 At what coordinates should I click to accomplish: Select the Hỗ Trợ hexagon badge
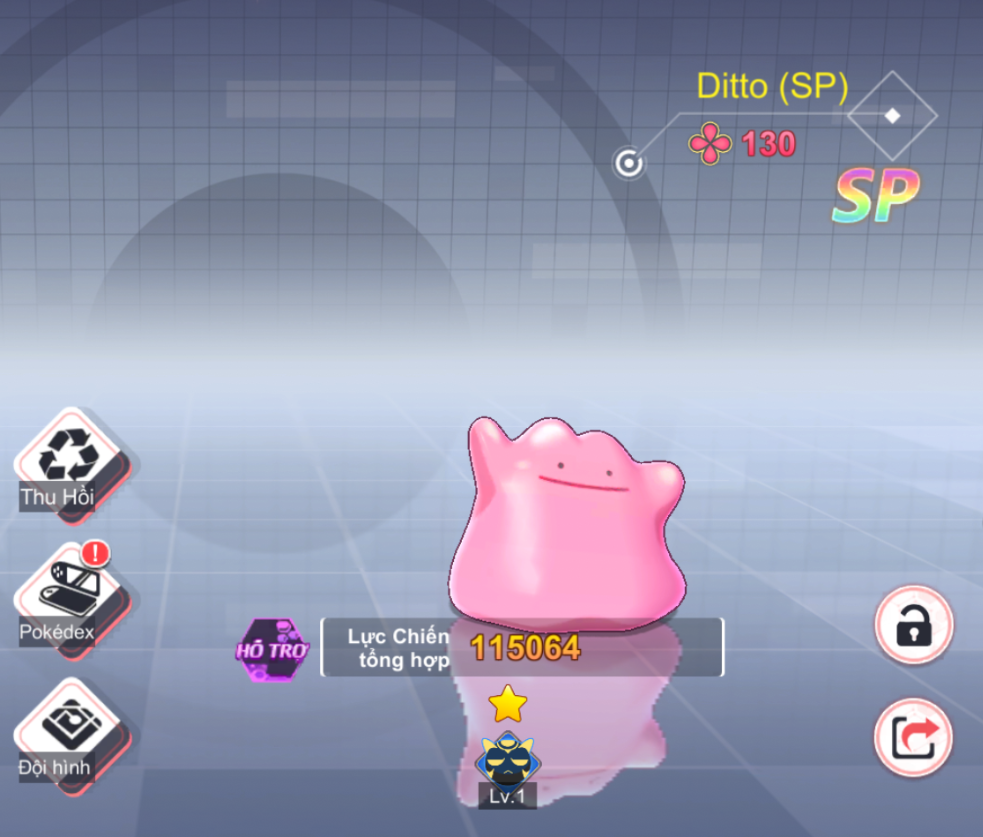[272, 650]
